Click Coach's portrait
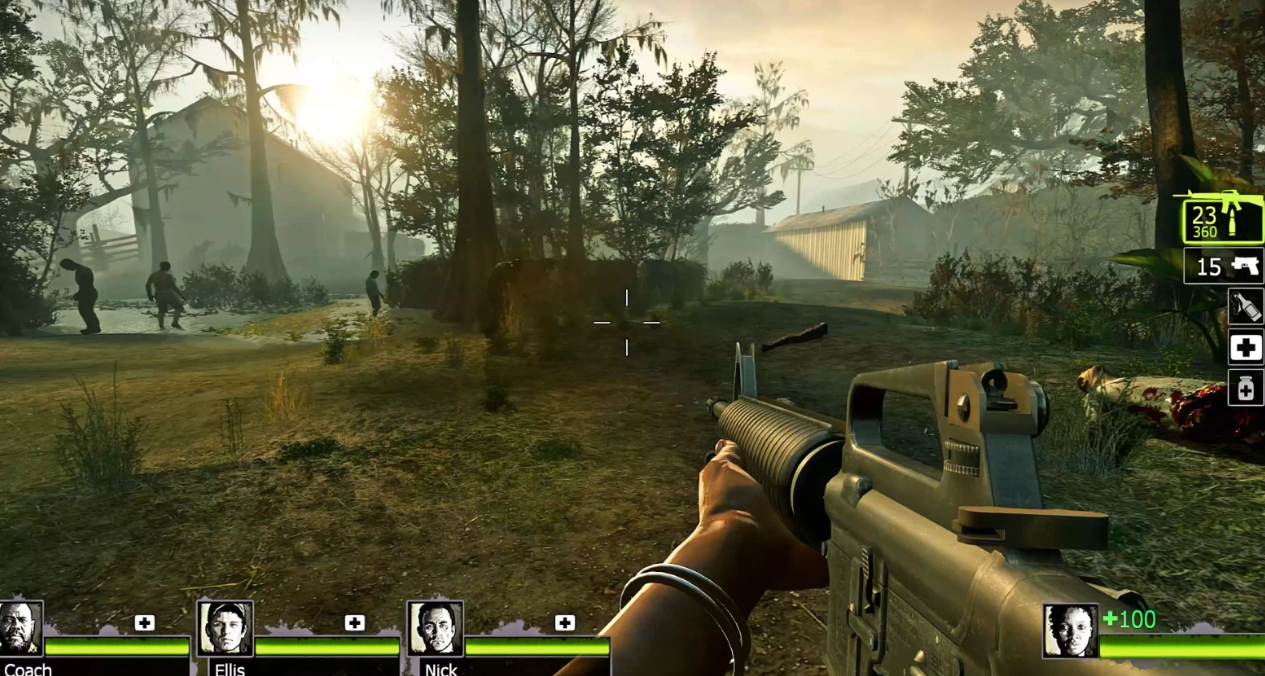The width and height of the screenshot is (1265, 676). (x=19, y=628)
